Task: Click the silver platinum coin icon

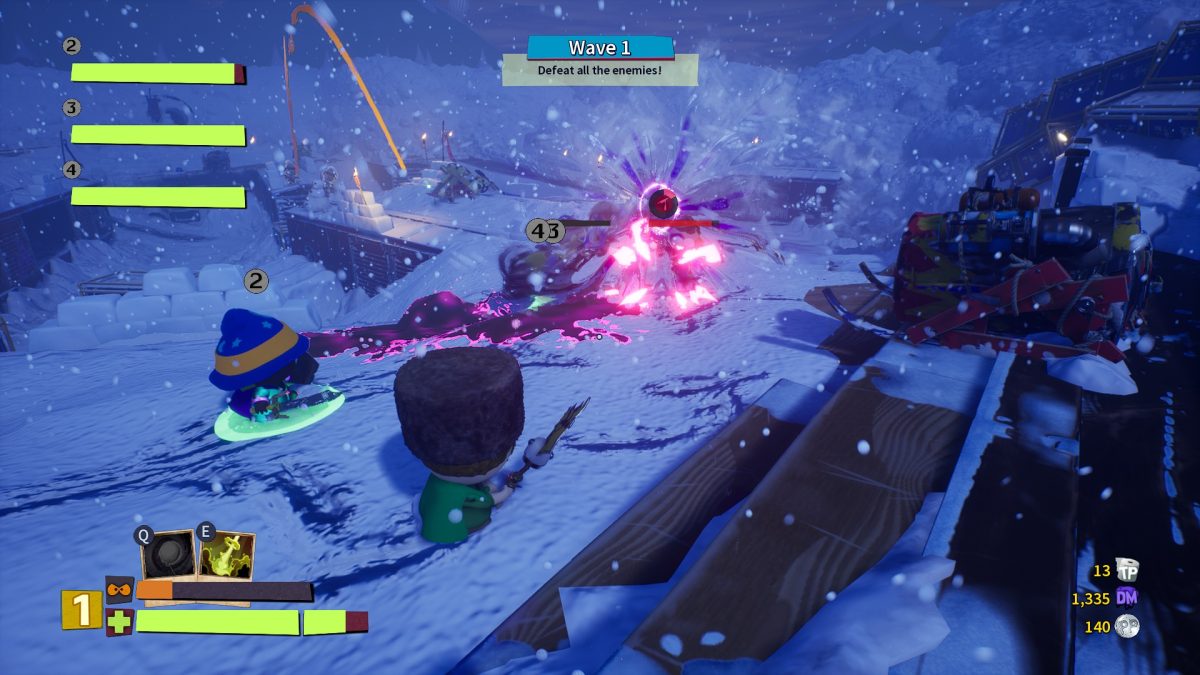Action: coord(1128,627)
